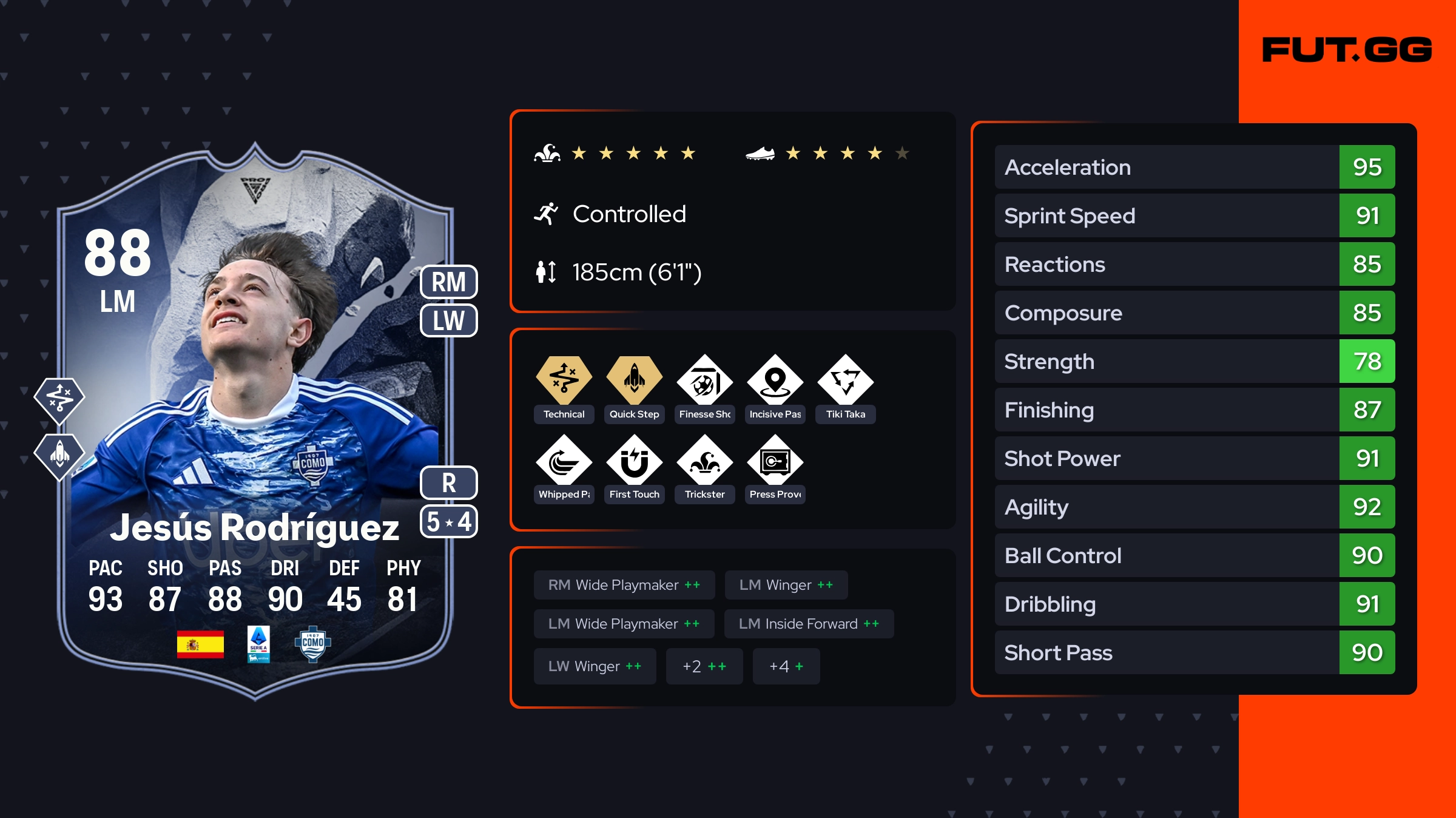This screenshot has height=818, width=1456.
Task: Select the First Touch playstyle icon
Action: pyautogui.click(x=634, y=462)
